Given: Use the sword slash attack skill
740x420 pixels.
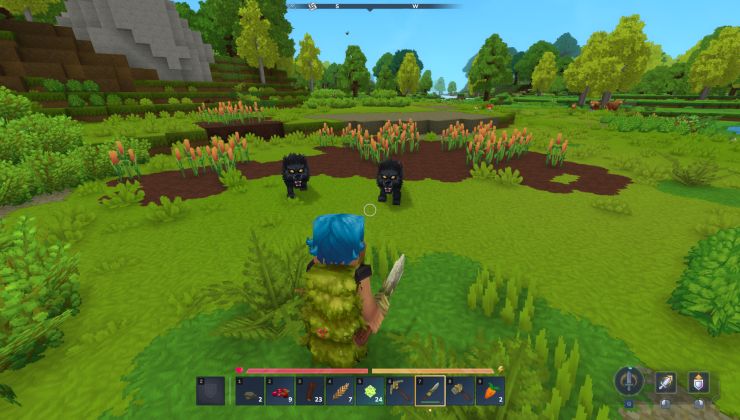Looking at the screenshot, I should click(x=665, y=382).
